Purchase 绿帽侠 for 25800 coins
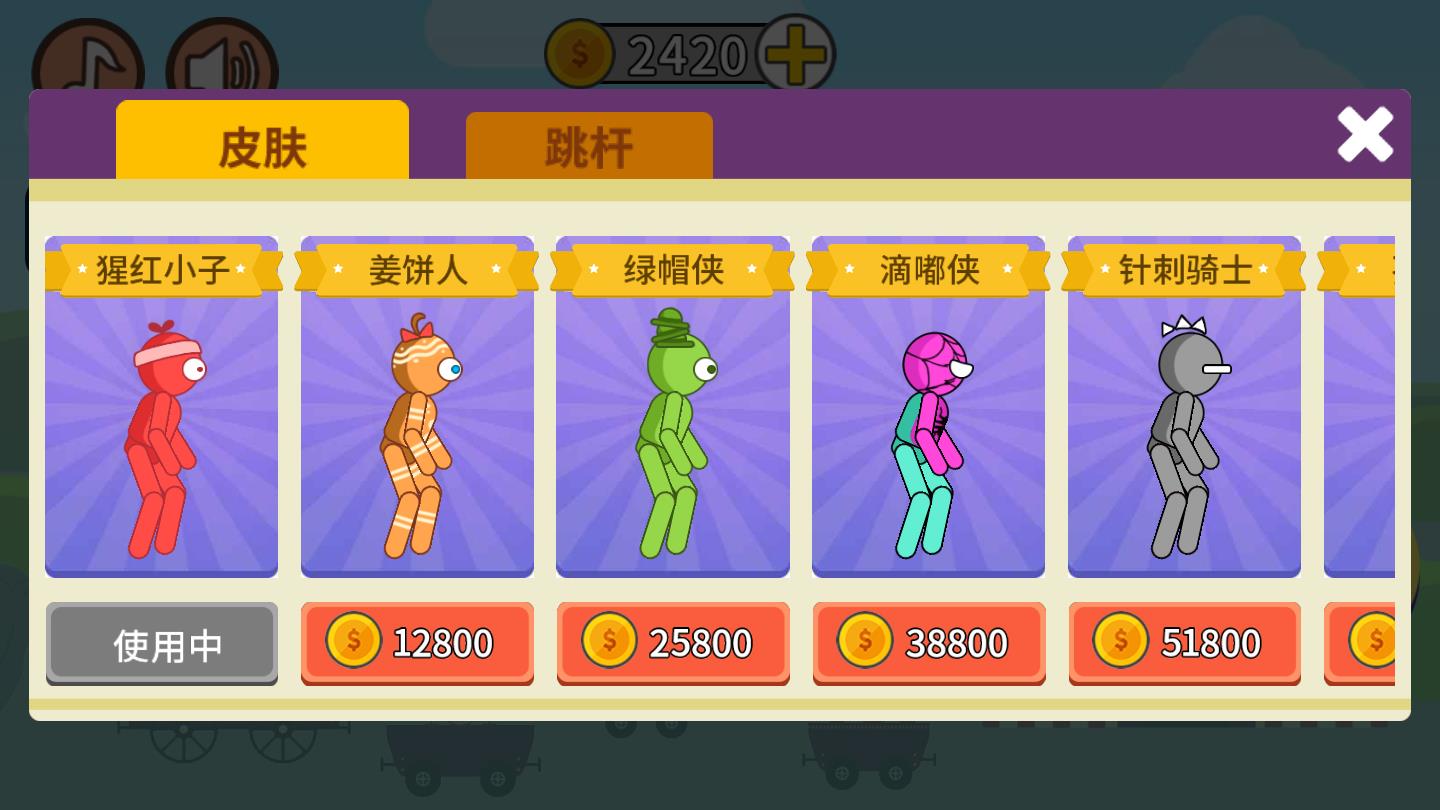 pos(673,643)
